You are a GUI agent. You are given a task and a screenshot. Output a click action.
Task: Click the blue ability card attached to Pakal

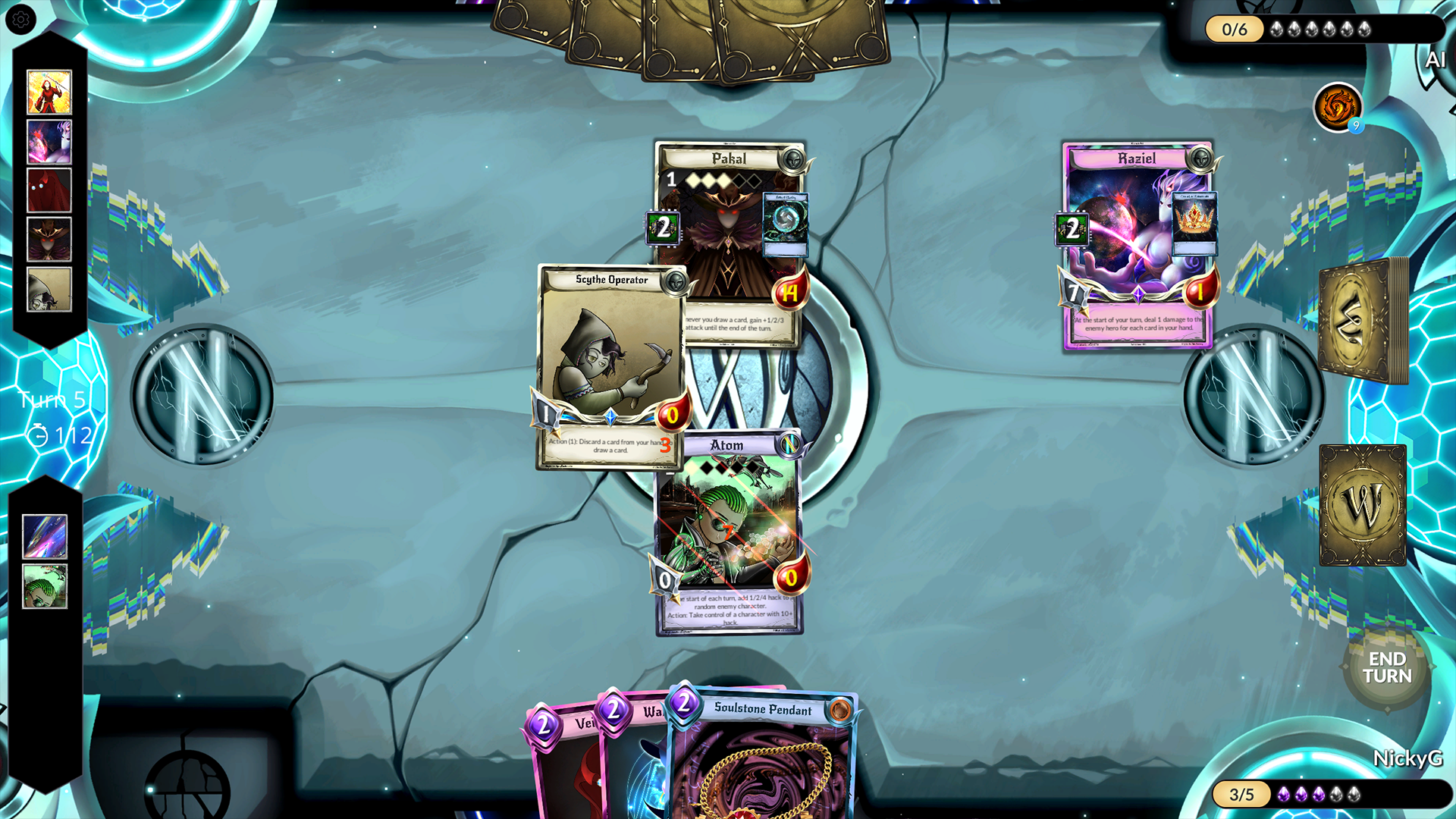(786, 224)
